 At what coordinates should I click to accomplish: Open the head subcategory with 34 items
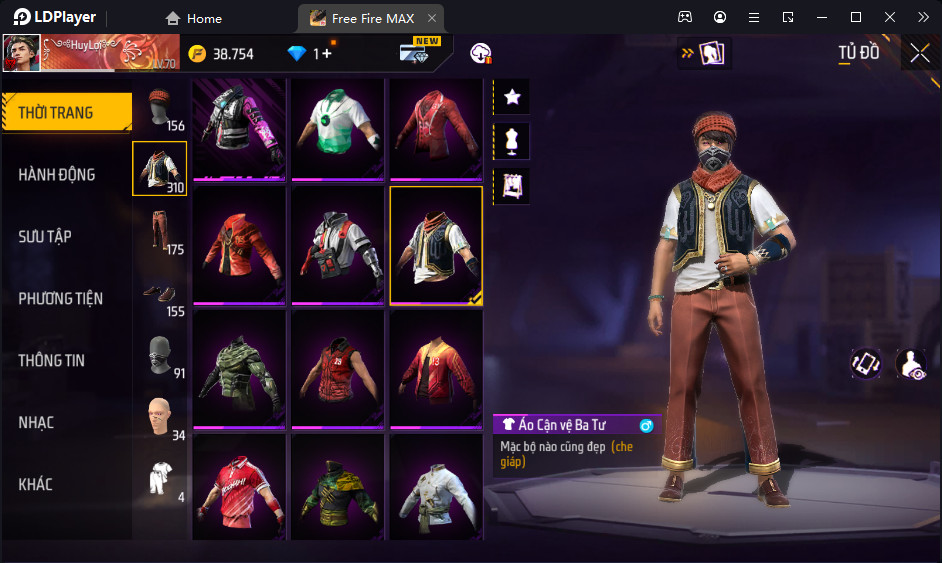coord(160,418)
